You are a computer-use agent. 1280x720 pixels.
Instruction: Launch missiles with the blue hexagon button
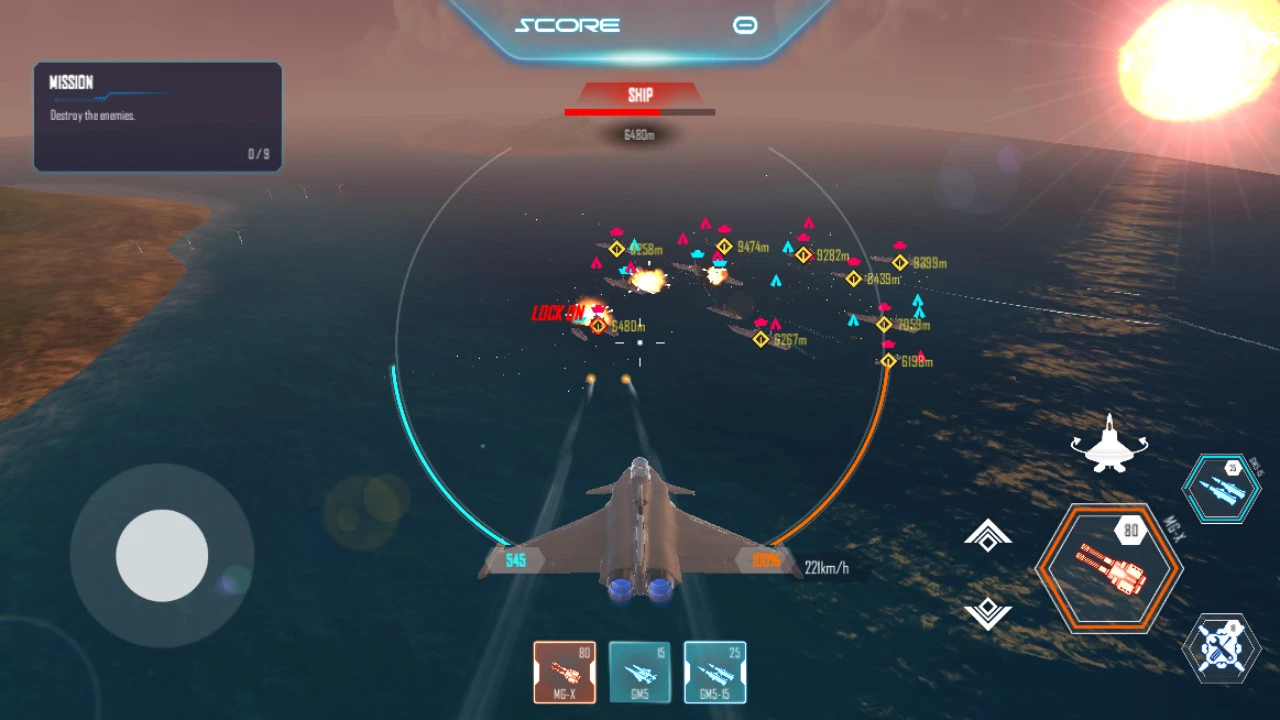[1221, 489]
